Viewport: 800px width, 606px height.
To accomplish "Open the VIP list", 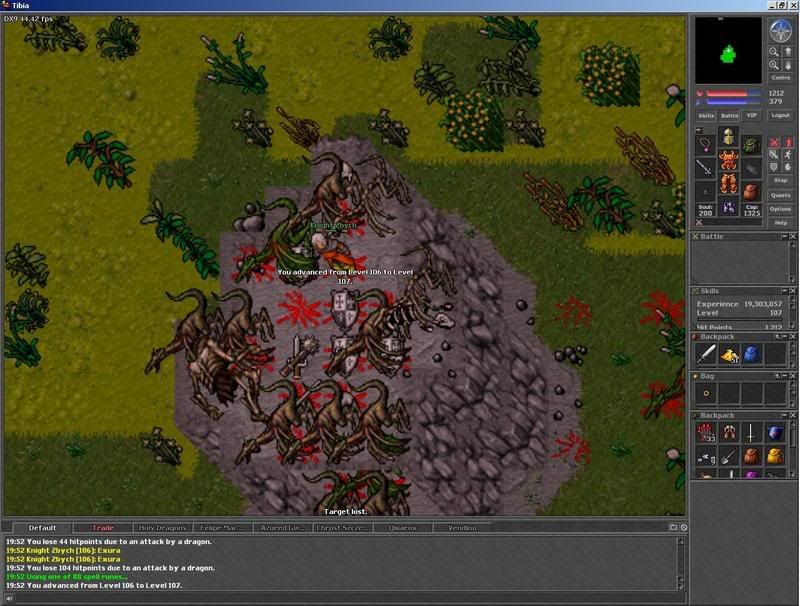I will tap(752, 116).
